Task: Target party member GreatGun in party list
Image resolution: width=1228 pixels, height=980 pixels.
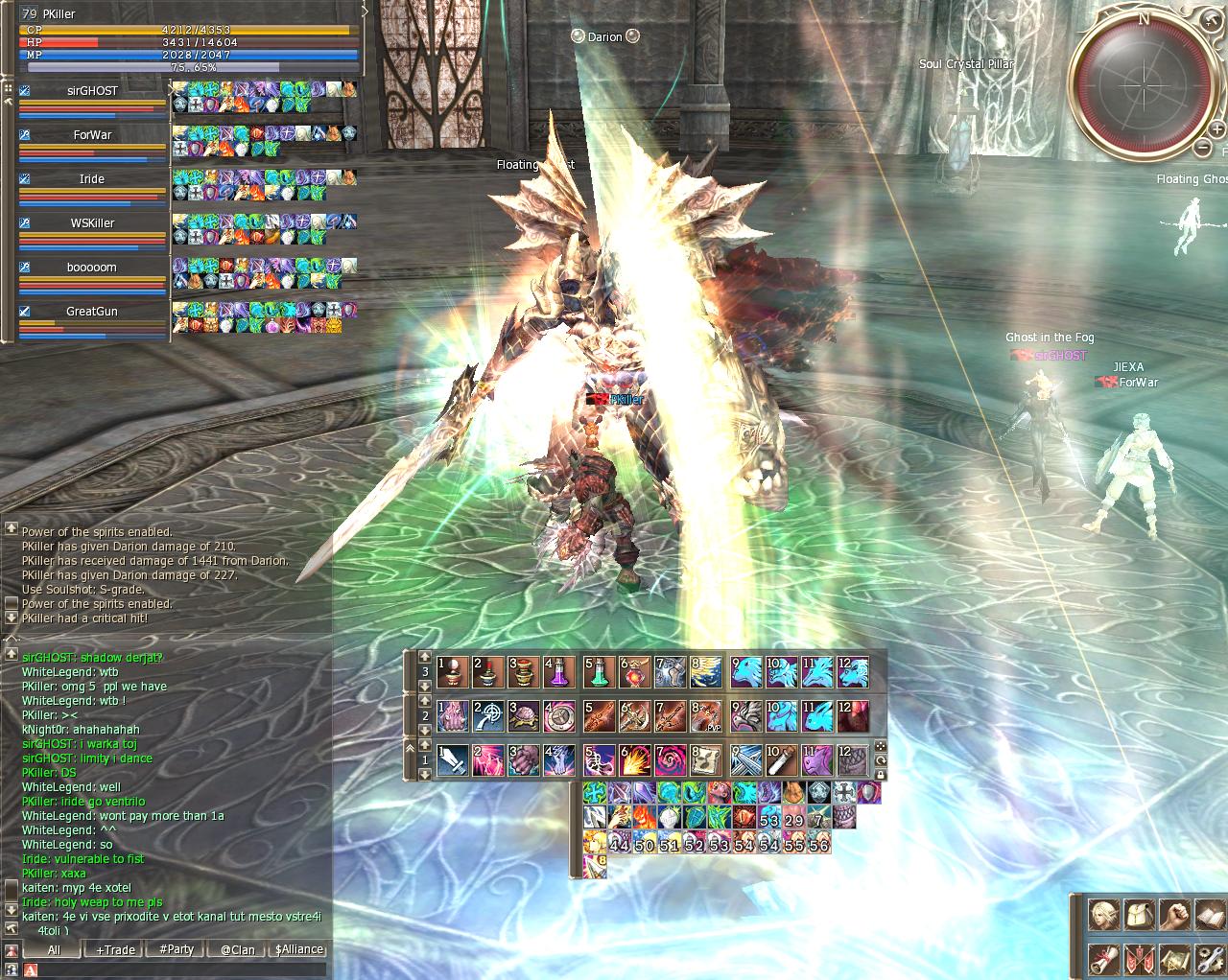Action: point(93,312)
